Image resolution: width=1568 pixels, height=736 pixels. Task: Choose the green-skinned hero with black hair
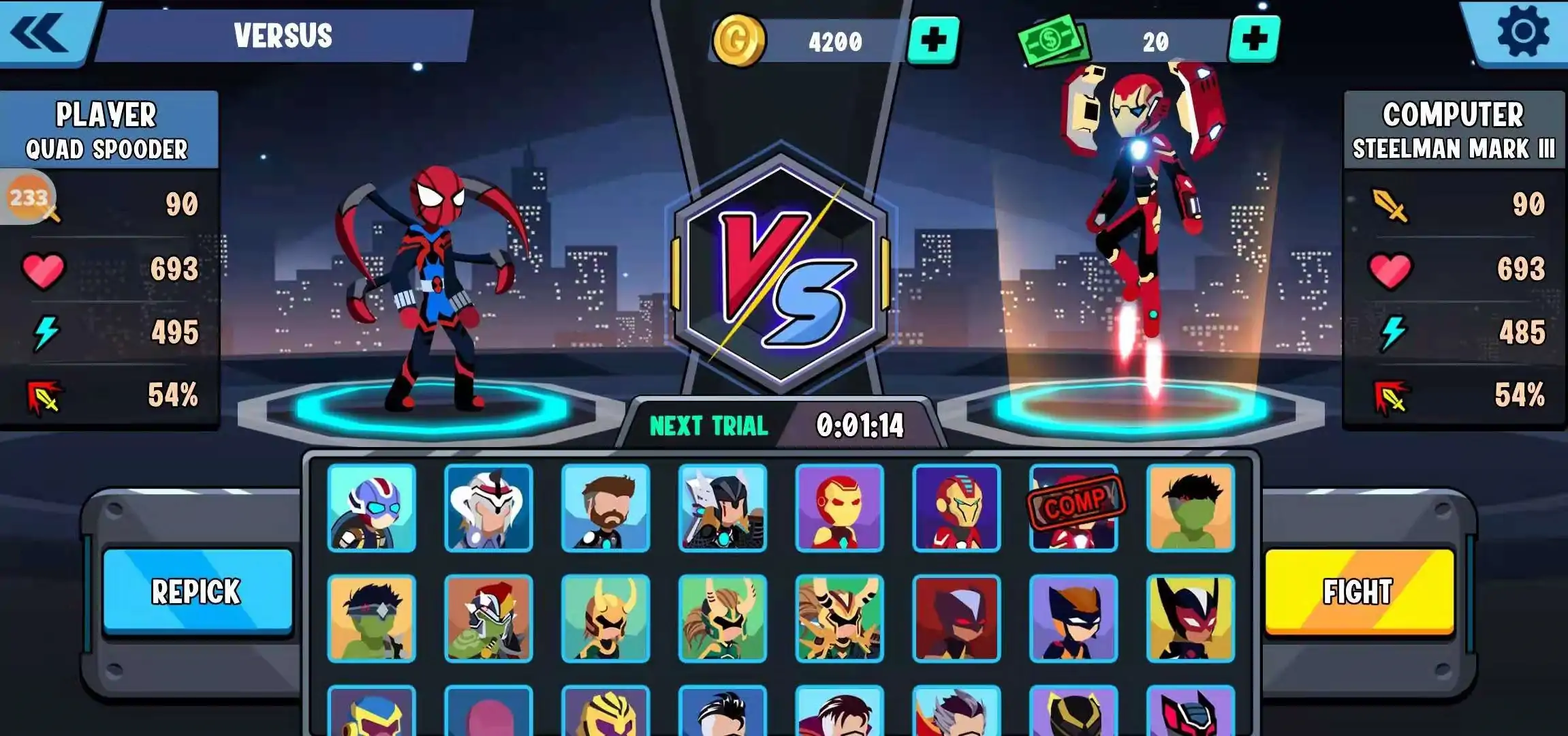point(1191,508)
